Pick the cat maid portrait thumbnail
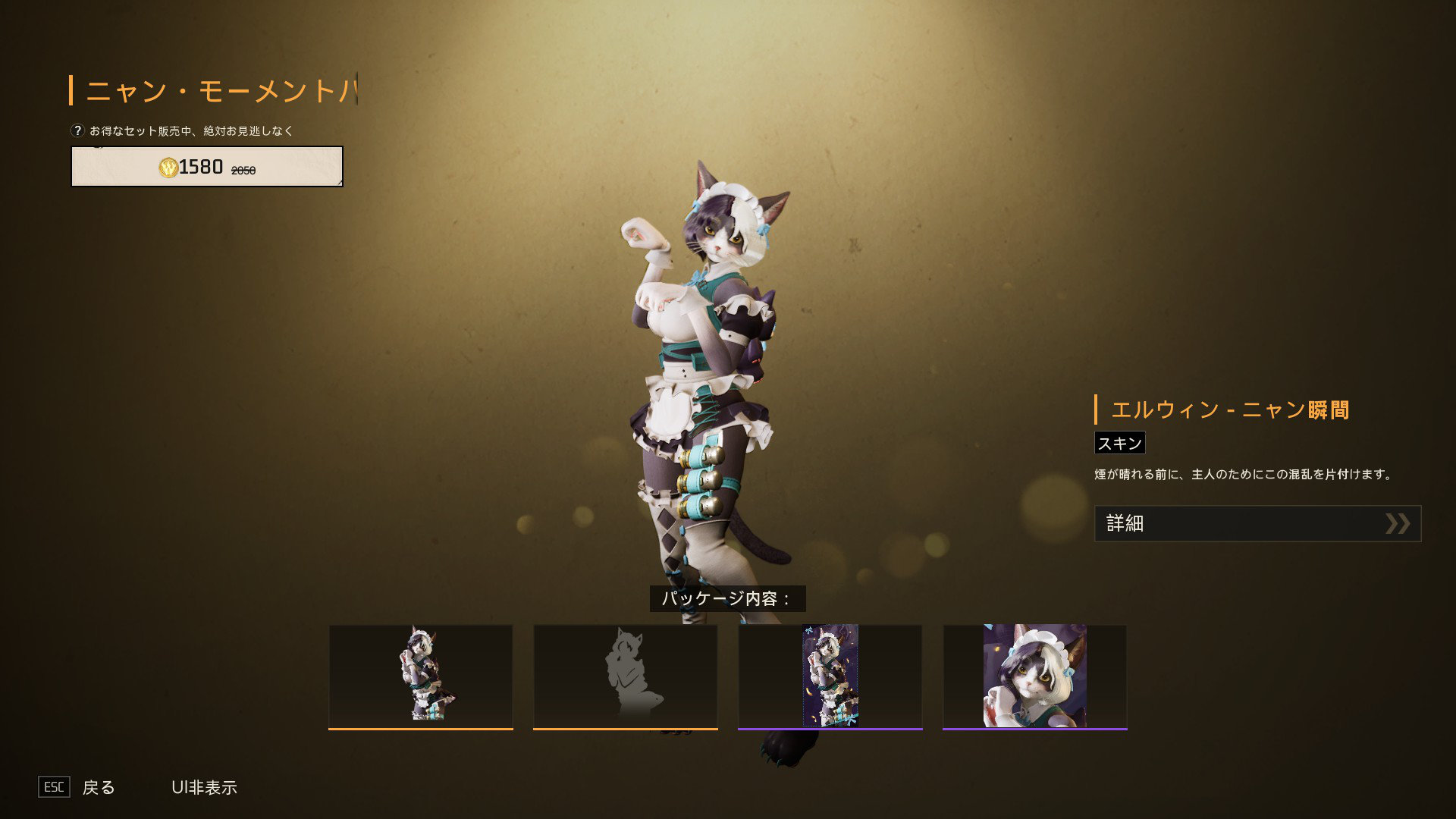 click(1035, 676)
